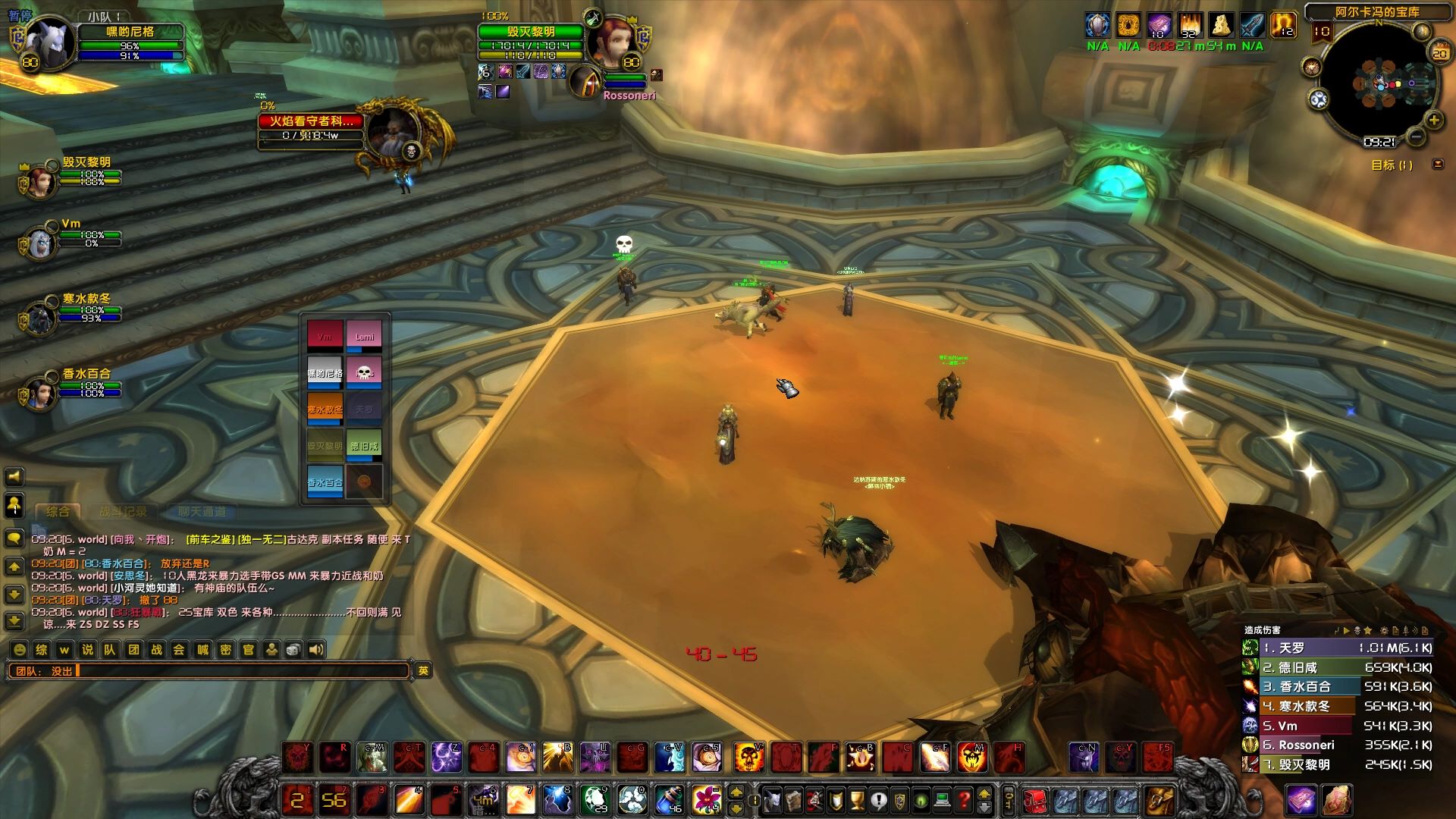Open the 聊天通道 chat tab

202,512
